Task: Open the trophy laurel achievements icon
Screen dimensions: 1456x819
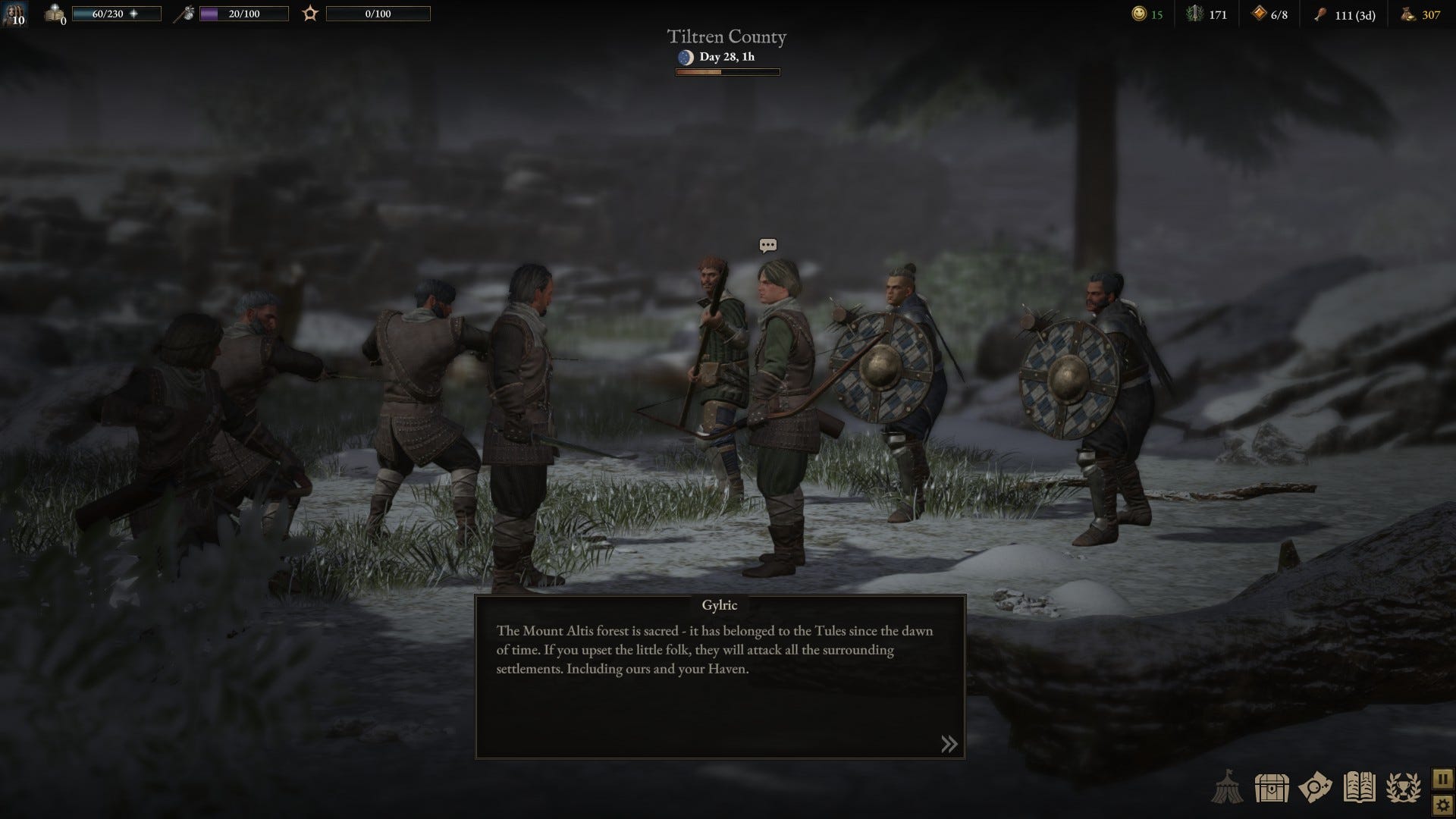Action: pyautogui.click(x=1403, y=788)
